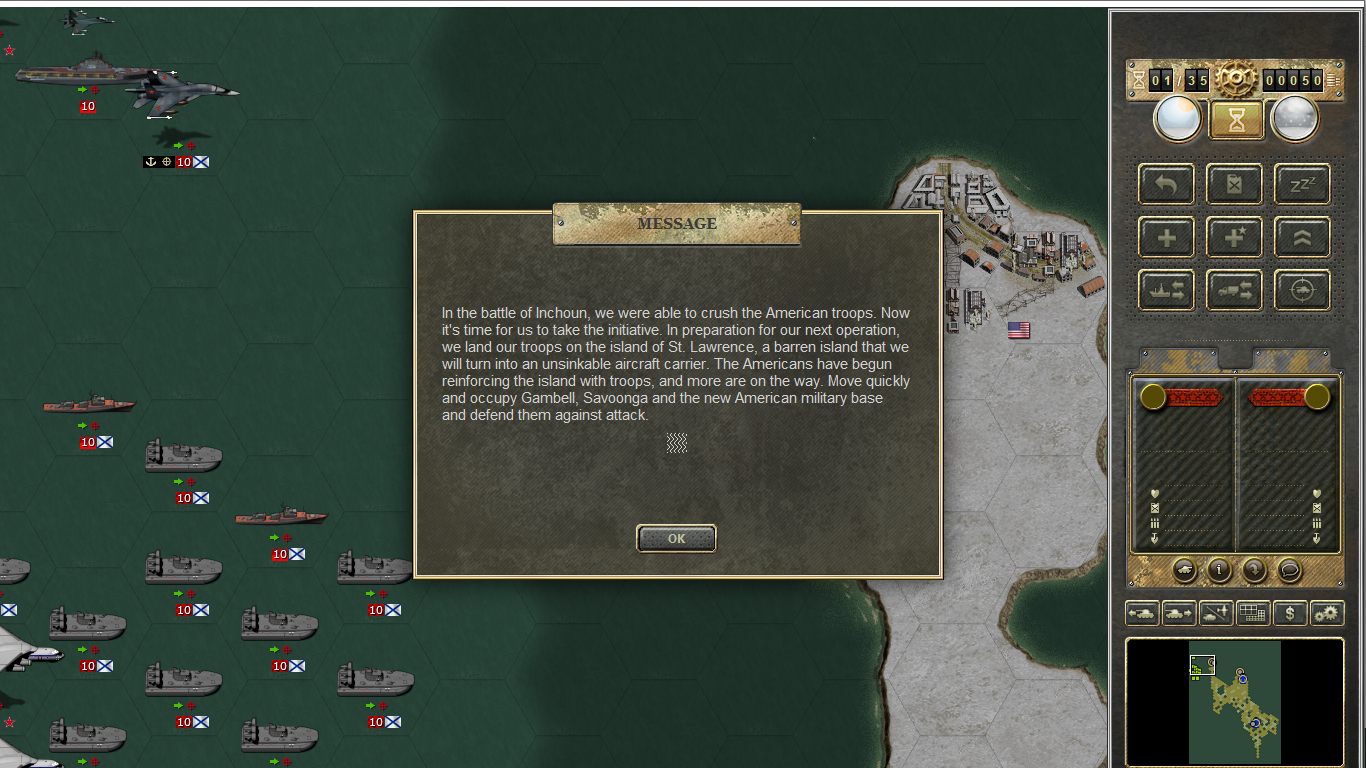This screenshot has width=1366, height=768.
Task: Activate the tank crosshair targeting button
Action: [x=1301, y=290]
